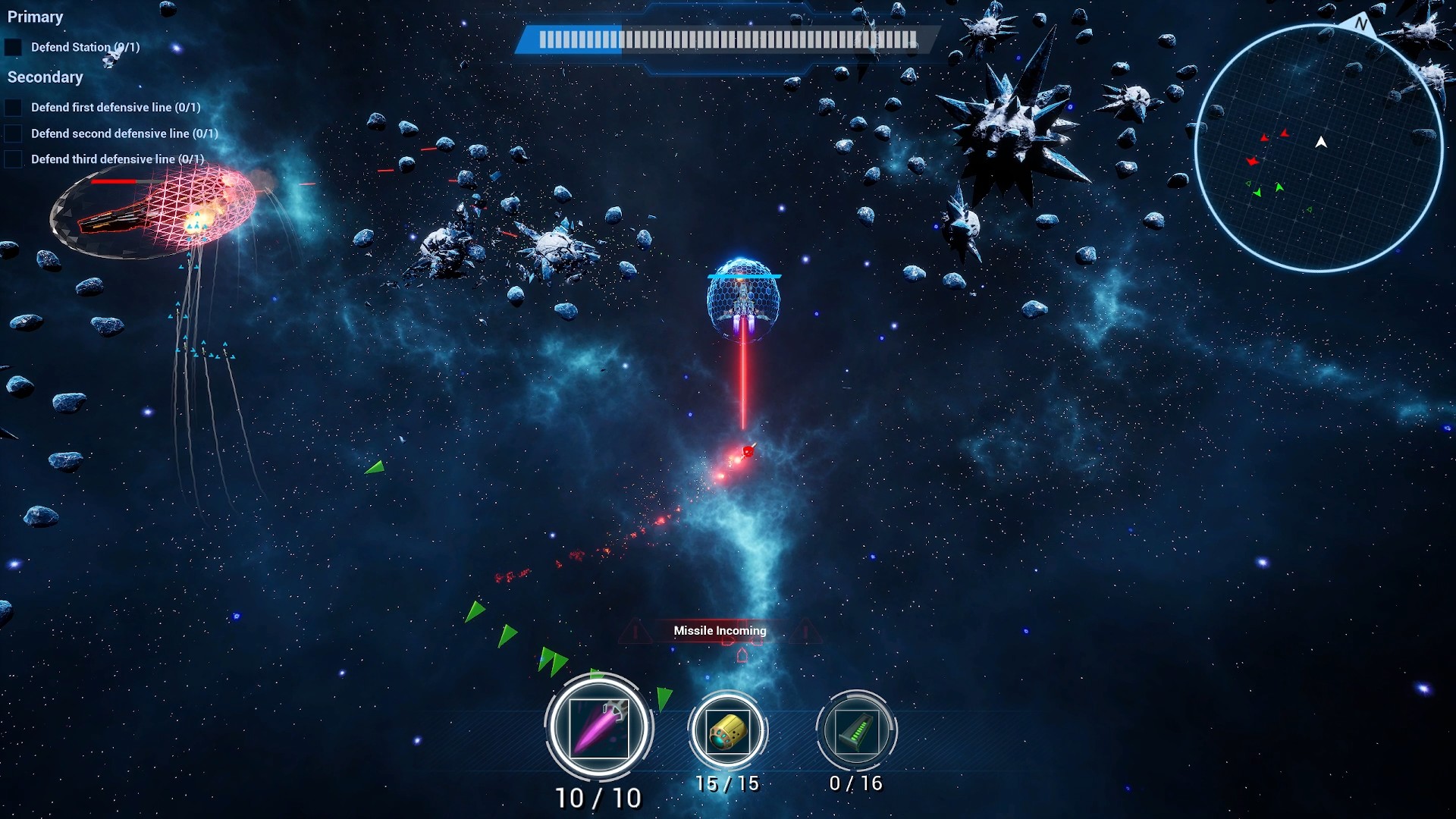Choose the Defend third defensive line objective

pos(117,159)
